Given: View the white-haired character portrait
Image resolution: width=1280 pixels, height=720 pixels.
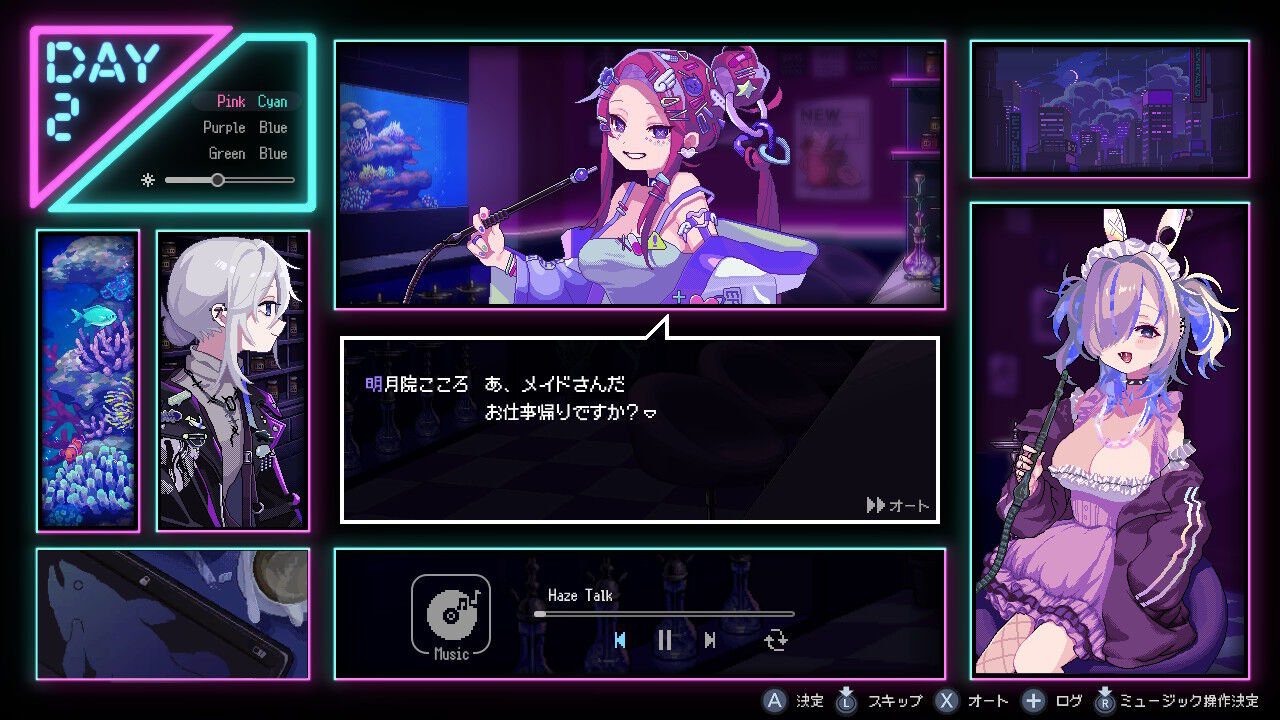Looking at the screenshot, I should pyautogui.click(x=233, y=380).
